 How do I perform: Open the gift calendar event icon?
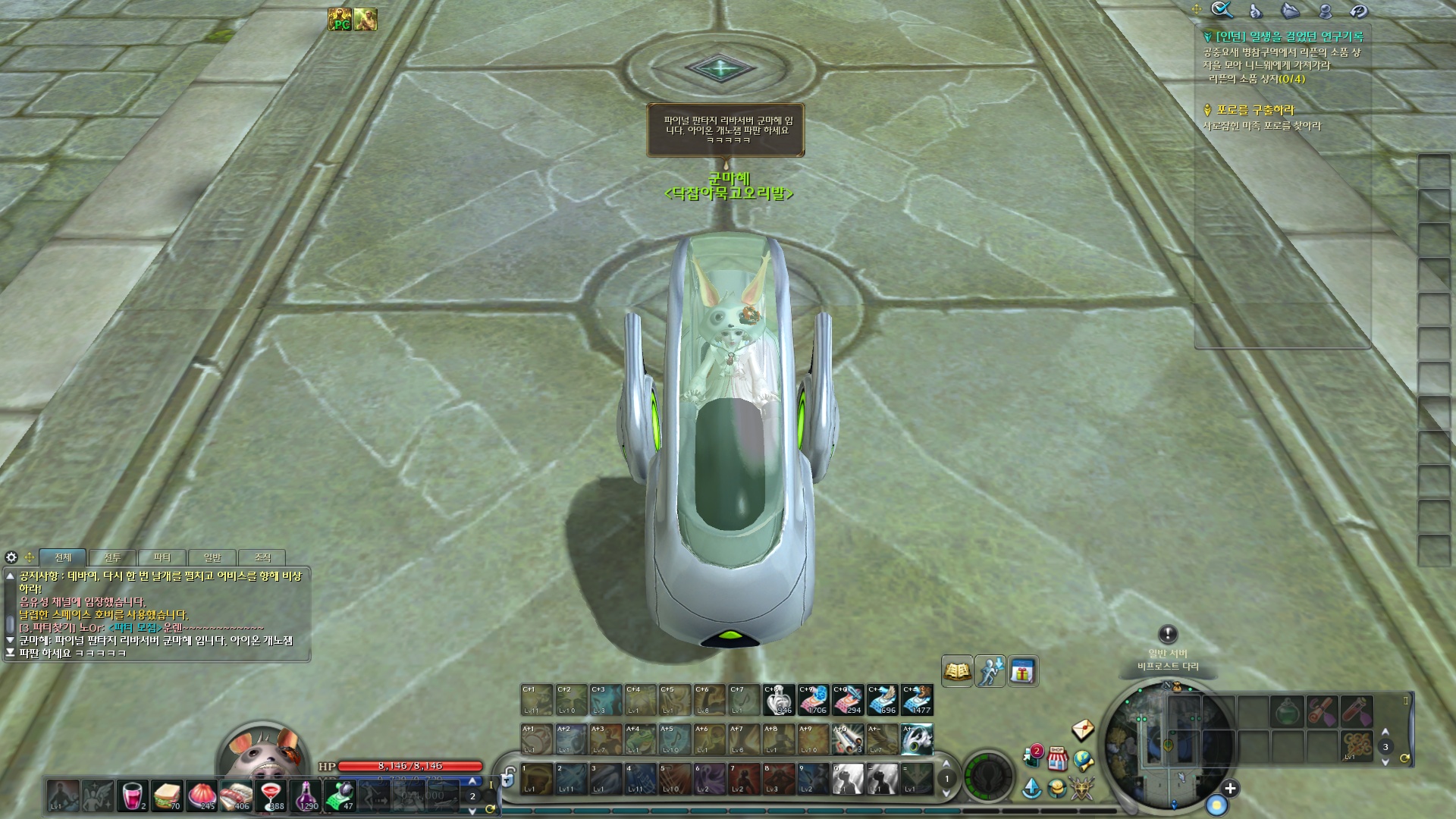point(1023,671)
